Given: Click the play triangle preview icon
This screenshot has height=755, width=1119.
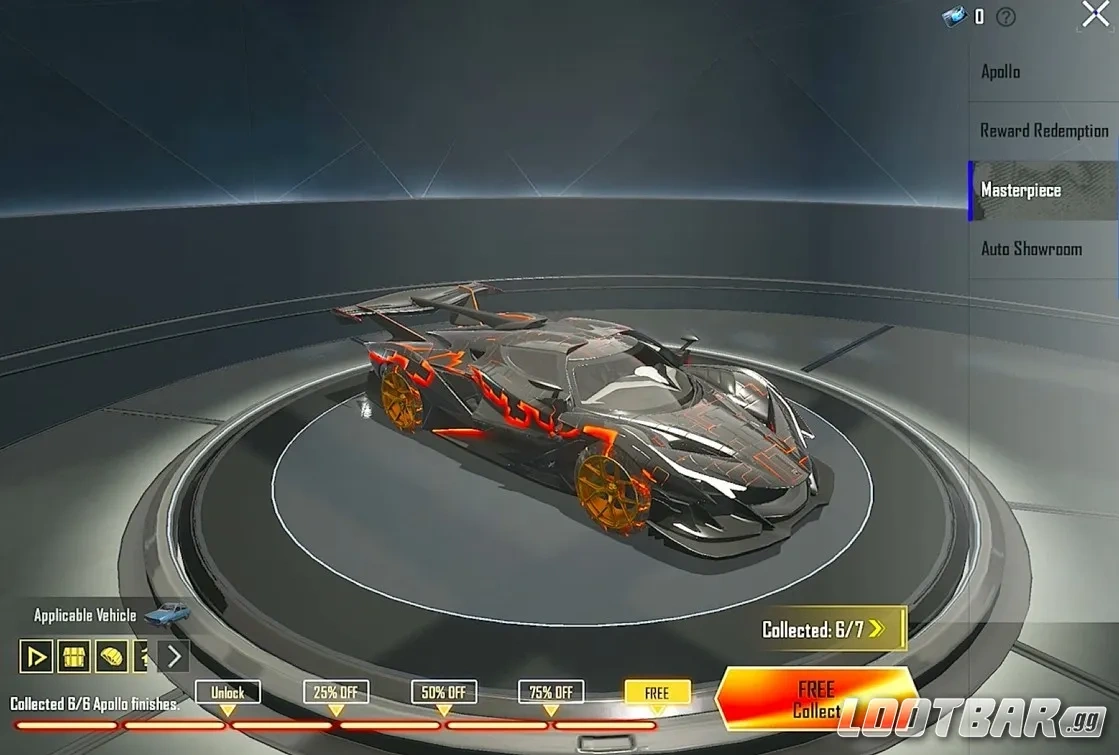Looking at the screenshot, I should 36,656.
